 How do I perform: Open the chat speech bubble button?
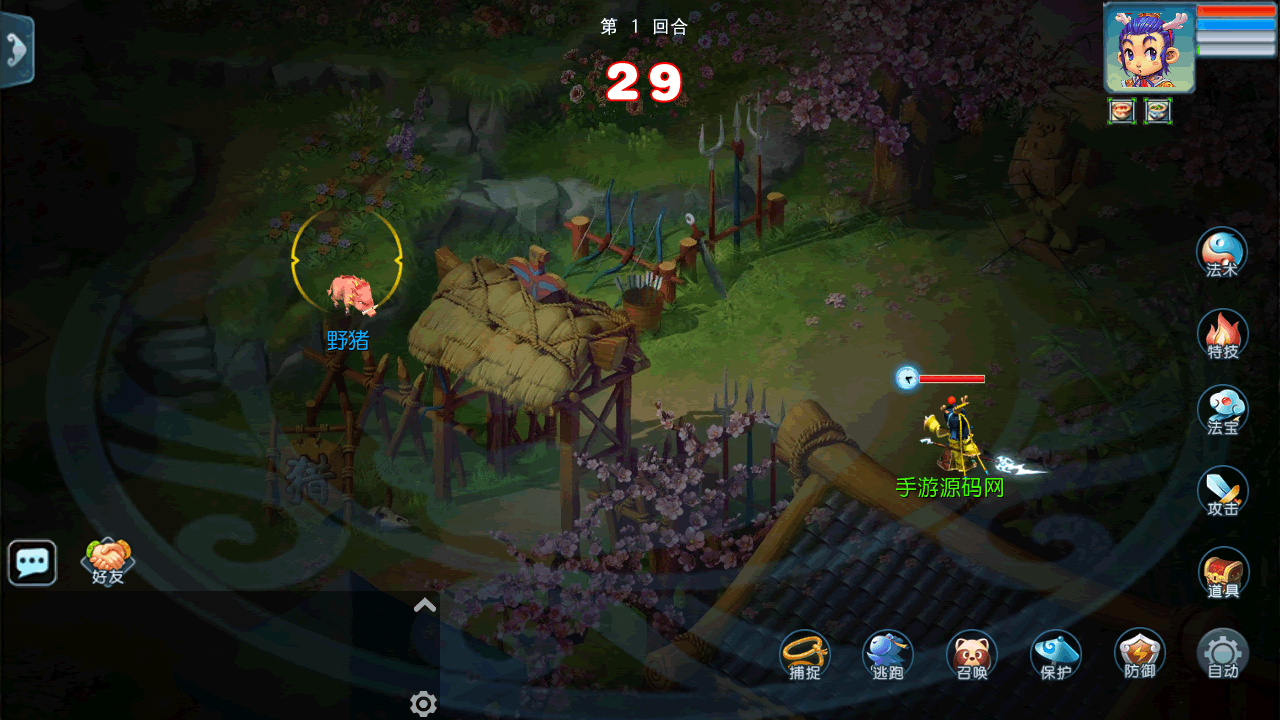tap(32, 563)
